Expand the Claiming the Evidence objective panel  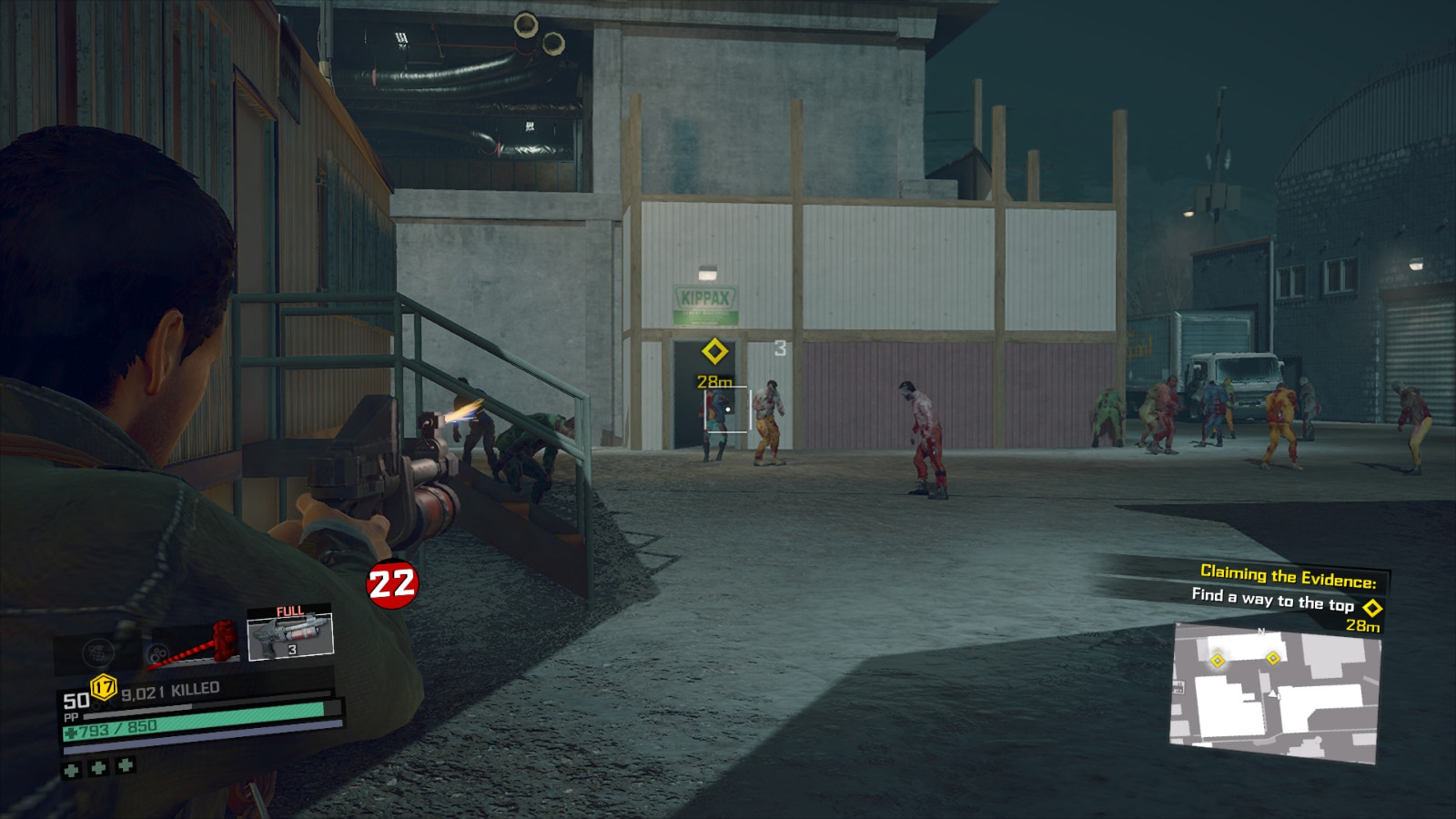pos(1288,575)
